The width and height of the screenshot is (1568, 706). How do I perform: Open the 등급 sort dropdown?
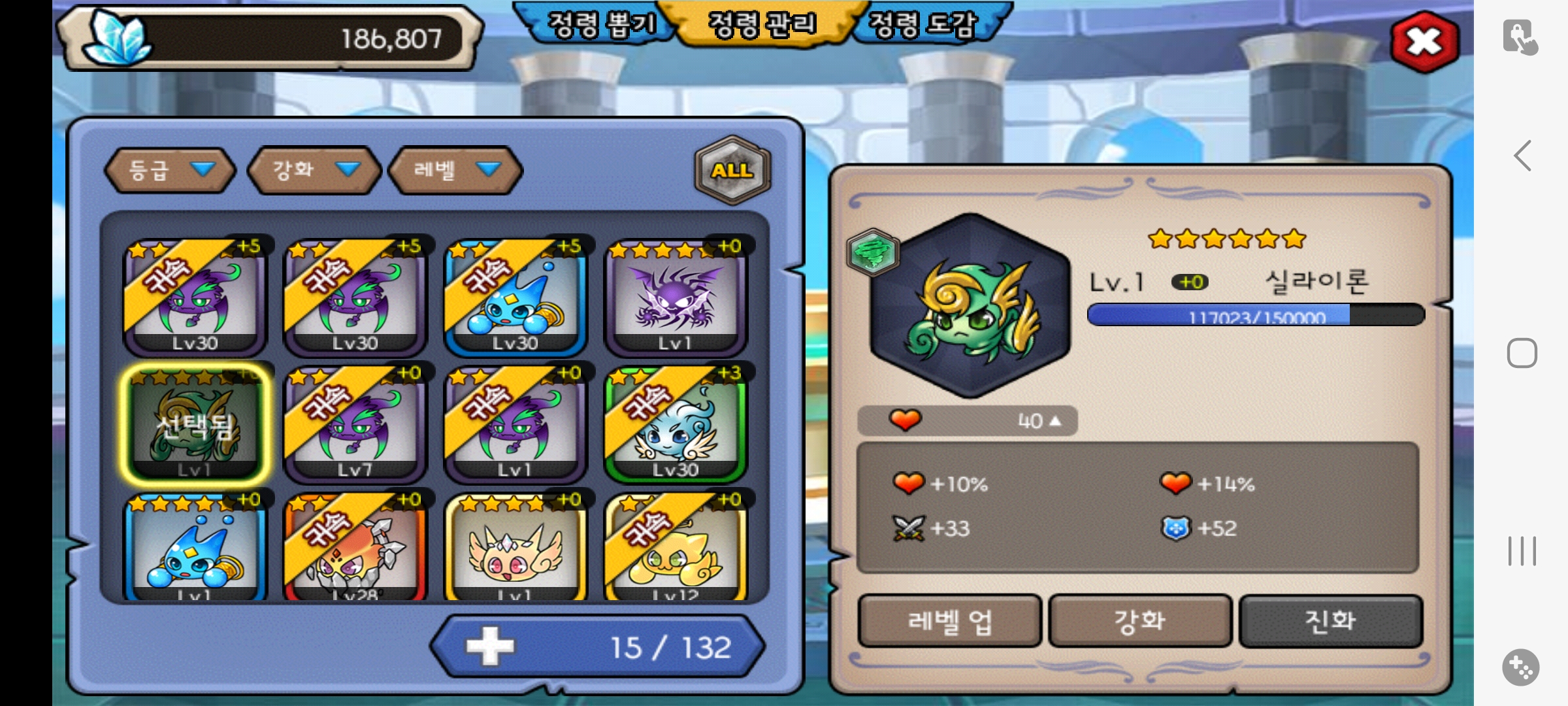click(x=170, y=171)
